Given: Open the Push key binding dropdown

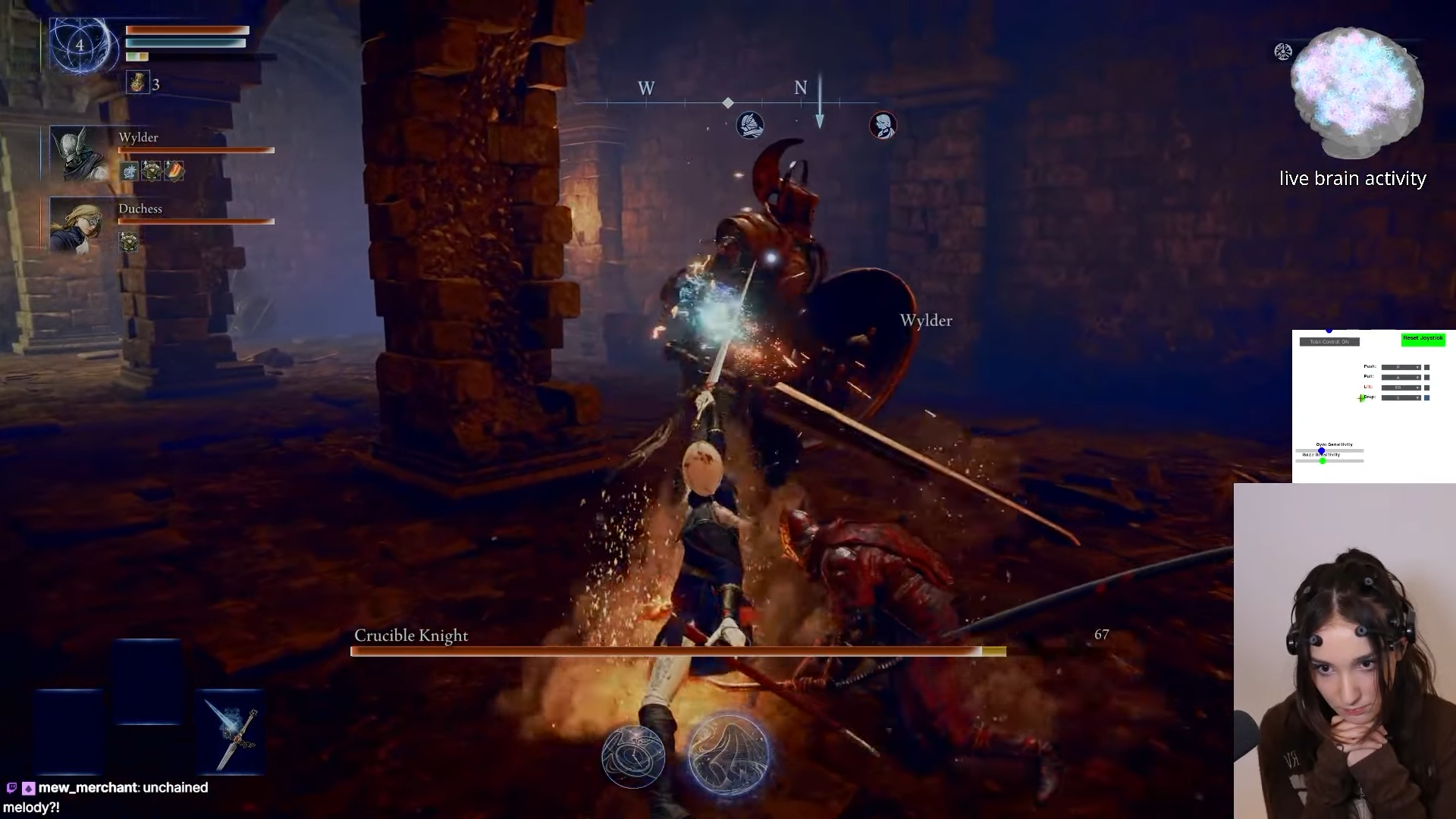Looking at the screenshot, I should pos(1400,367).
